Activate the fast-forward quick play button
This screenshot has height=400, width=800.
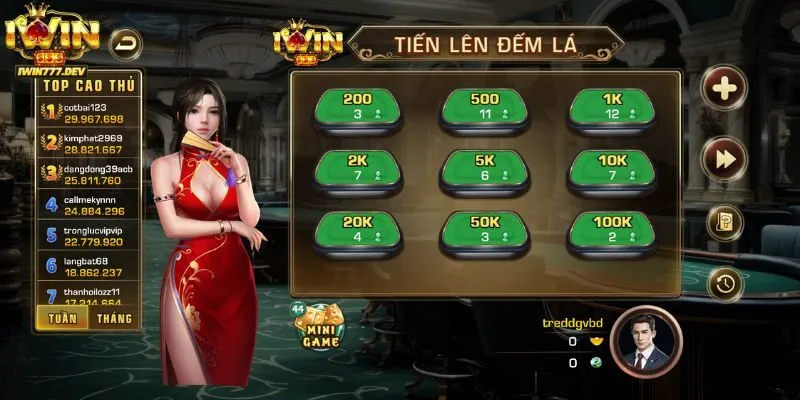click(723, 158)
